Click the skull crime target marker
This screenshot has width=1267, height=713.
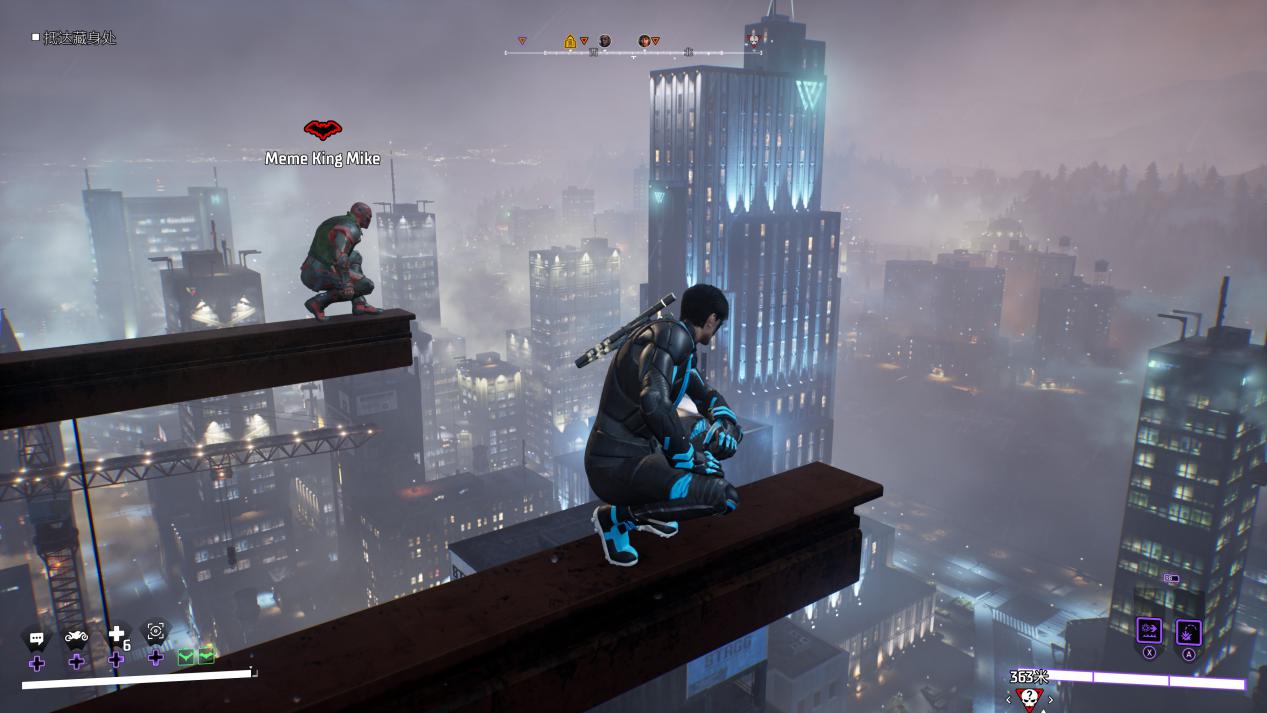tap(1029, 696)
